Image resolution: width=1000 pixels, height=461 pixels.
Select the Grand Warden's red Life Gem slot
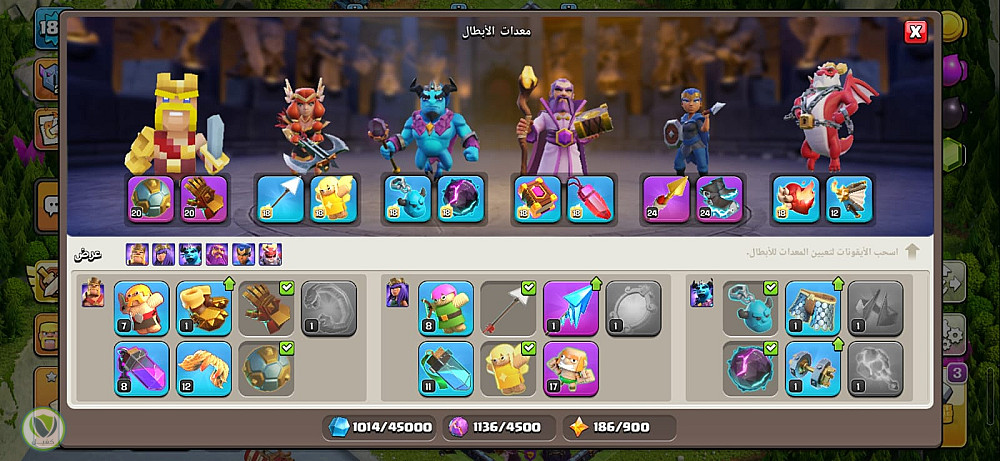[591, 198]
